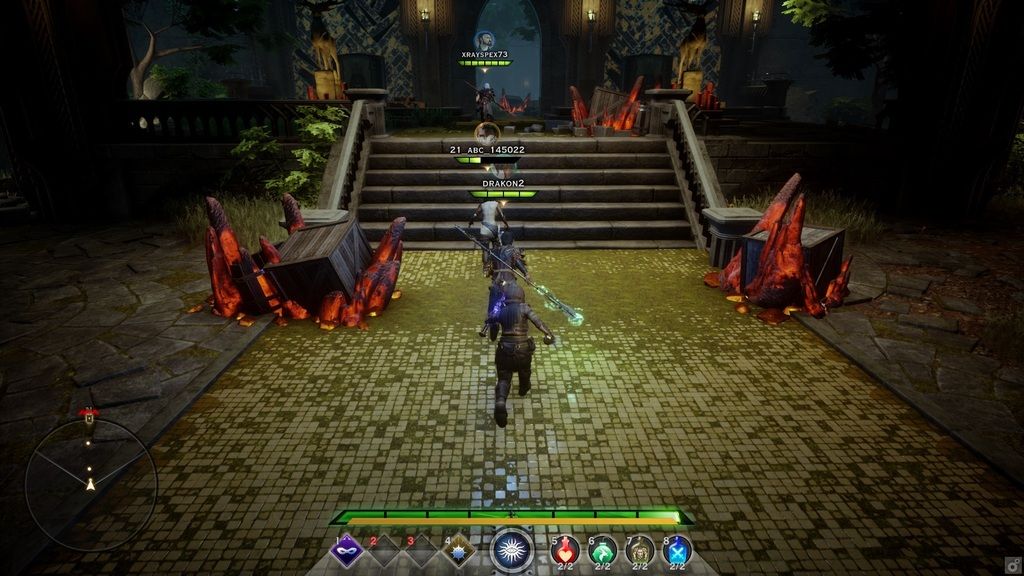The width and height of the screenshot is (1024, 576).
Task: Activate the purple mask ability in slot 1
Action: coord(347,550)
